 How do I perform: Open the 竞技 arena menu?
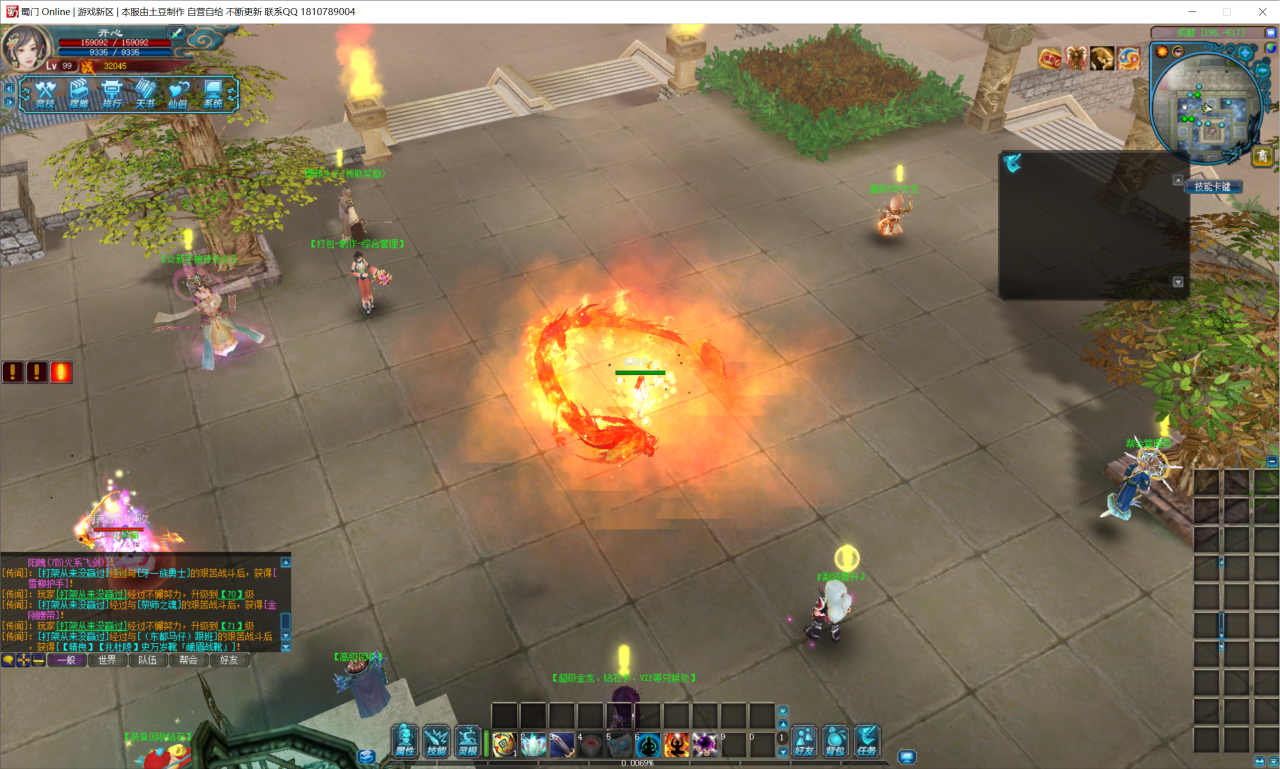[46, 94]
